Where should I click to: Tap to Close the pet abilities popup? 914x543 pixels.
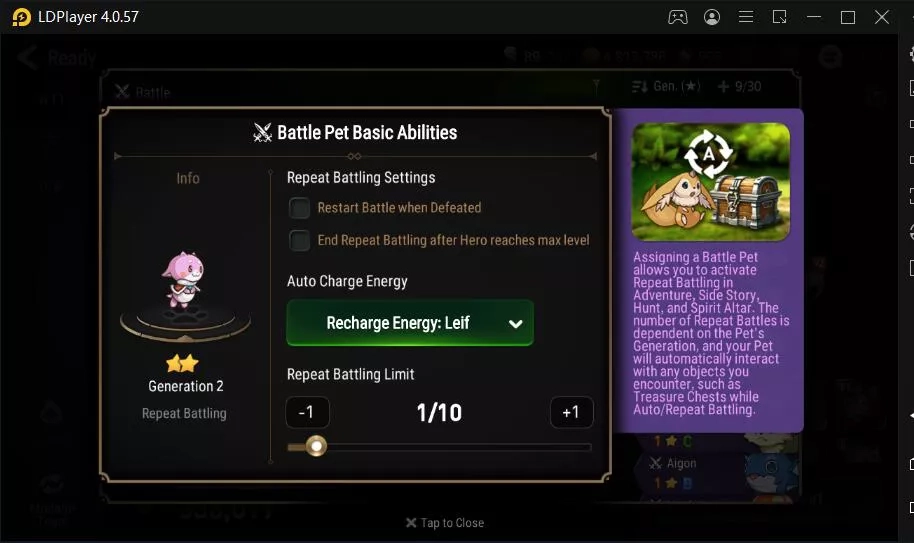pyautogui.click(x=445, y=523)
